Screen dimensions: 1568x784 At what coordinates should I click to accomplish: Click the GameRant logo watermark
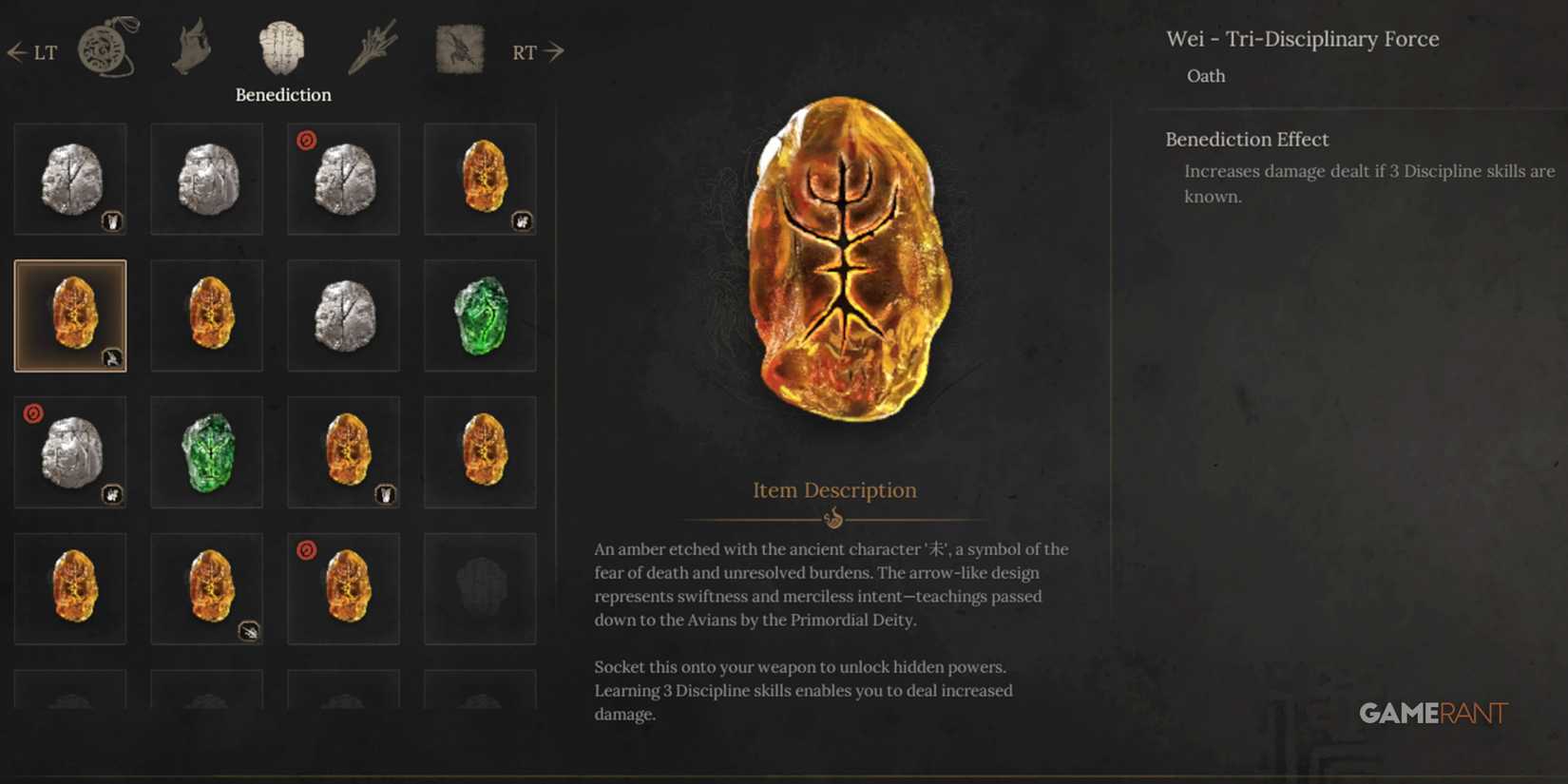coord(1435,714)
